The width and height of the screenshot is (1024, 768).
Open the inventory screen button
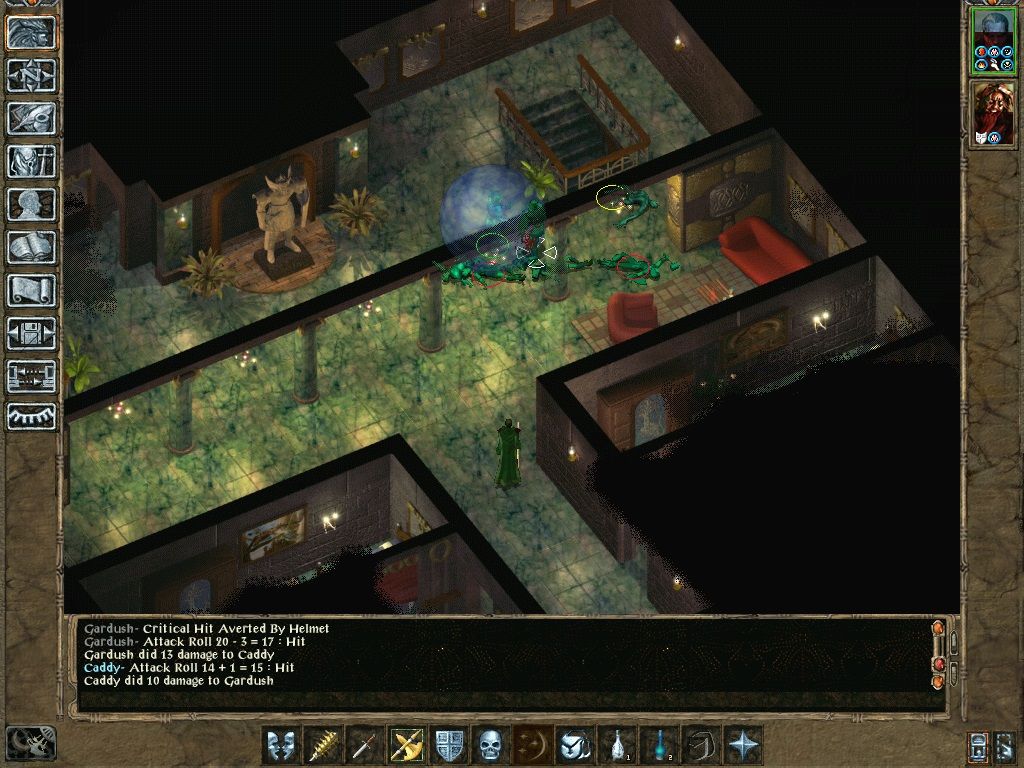[x=32, y=161]
